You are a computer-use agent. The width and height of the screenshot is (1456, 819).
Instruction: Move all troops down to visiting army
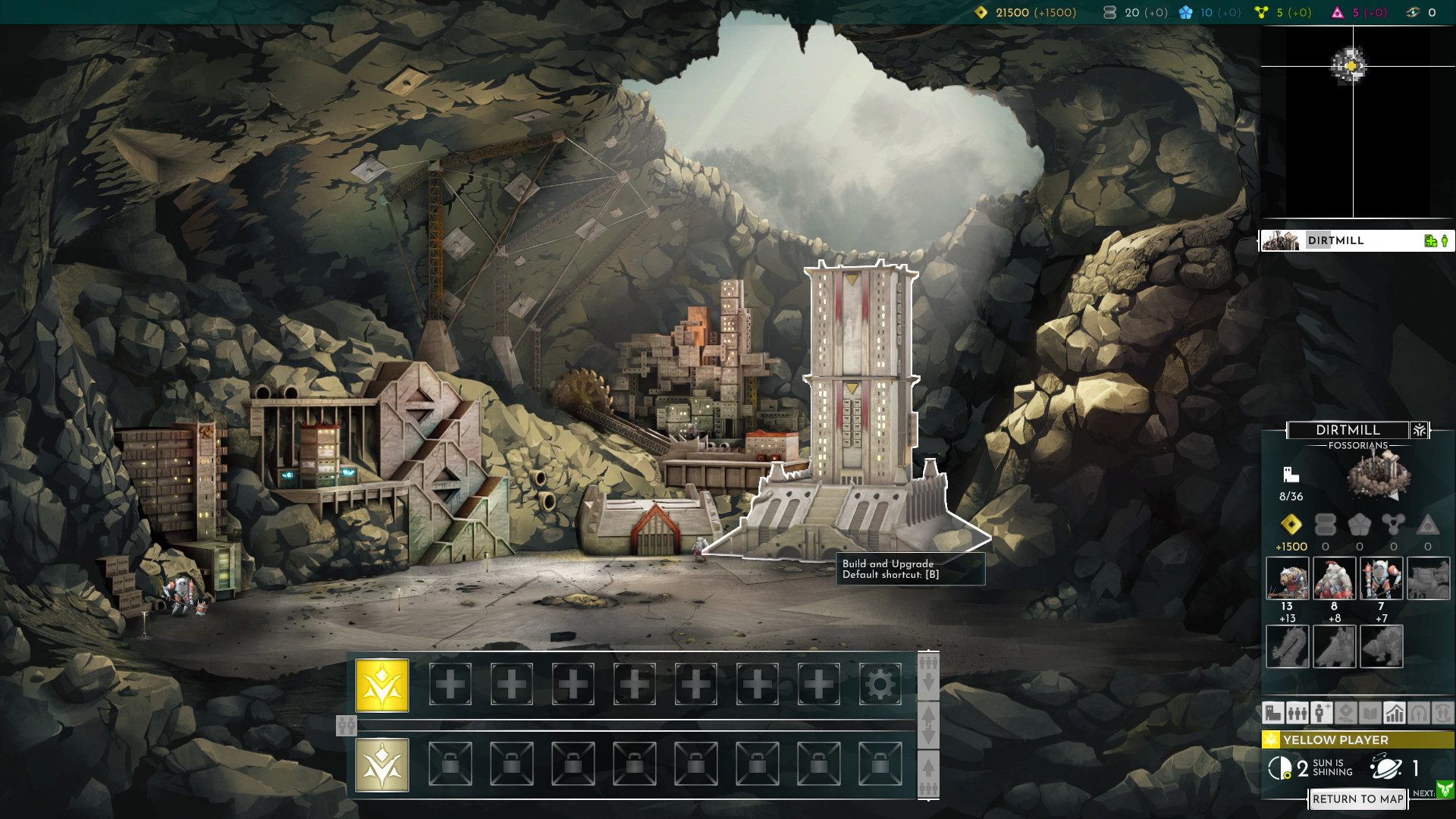click(x=928, y=672)
